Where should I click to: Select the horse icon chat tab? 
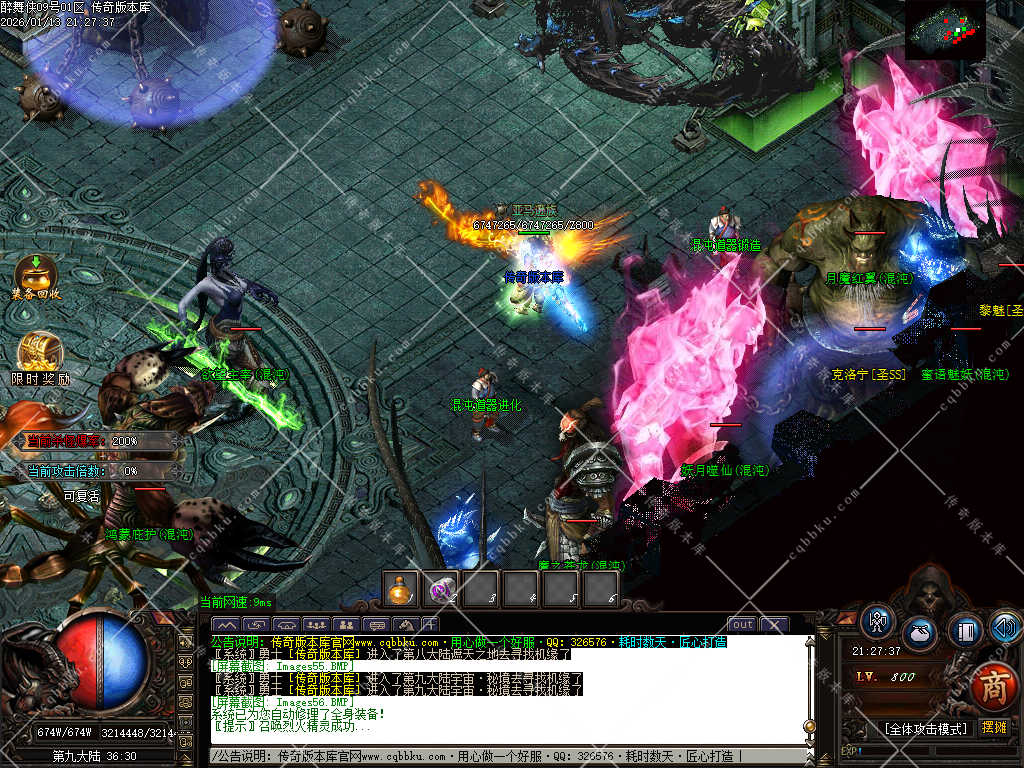coord(405,626)
